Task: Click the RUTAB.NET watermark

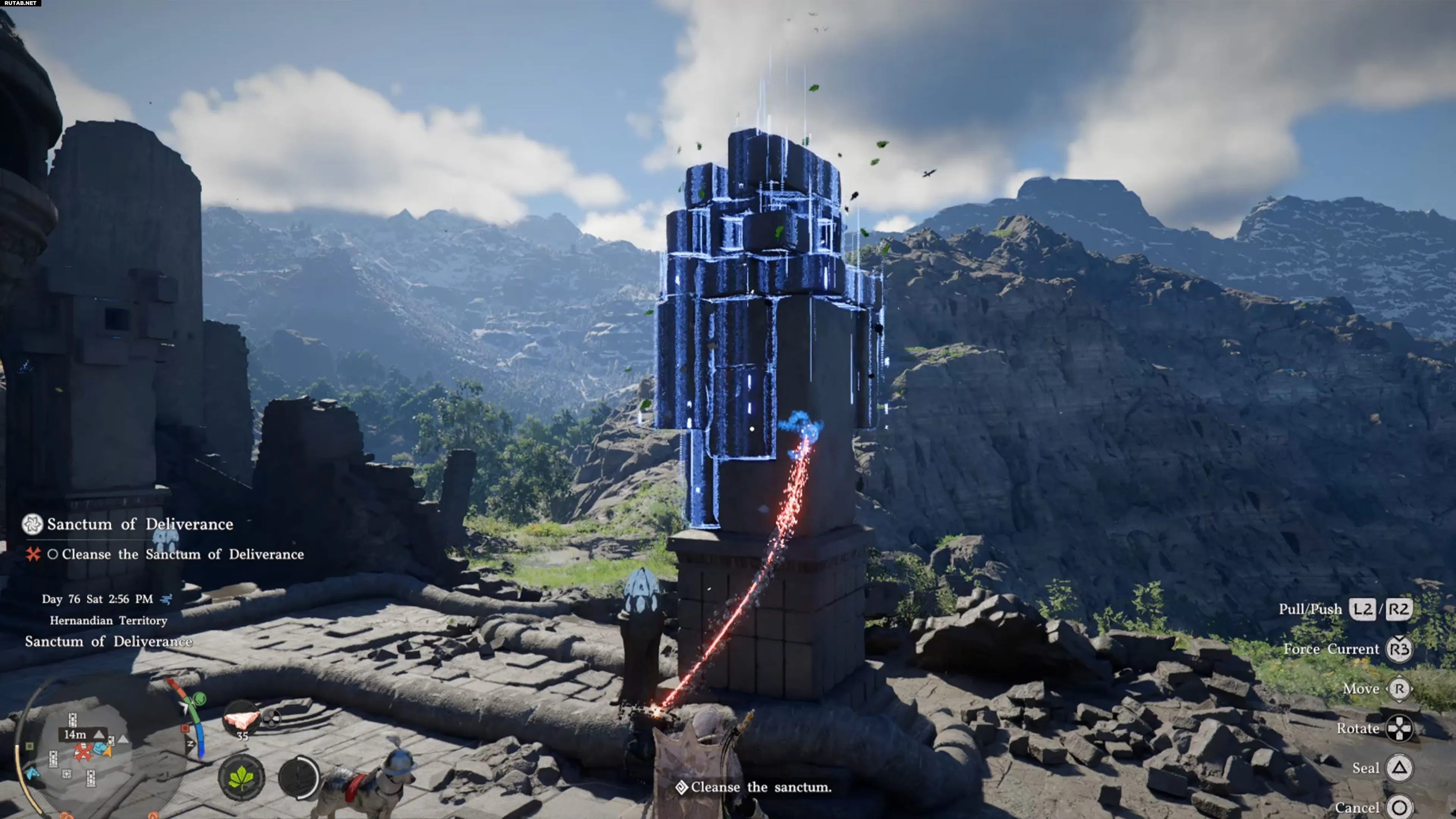Action: [x=20, y=3]
